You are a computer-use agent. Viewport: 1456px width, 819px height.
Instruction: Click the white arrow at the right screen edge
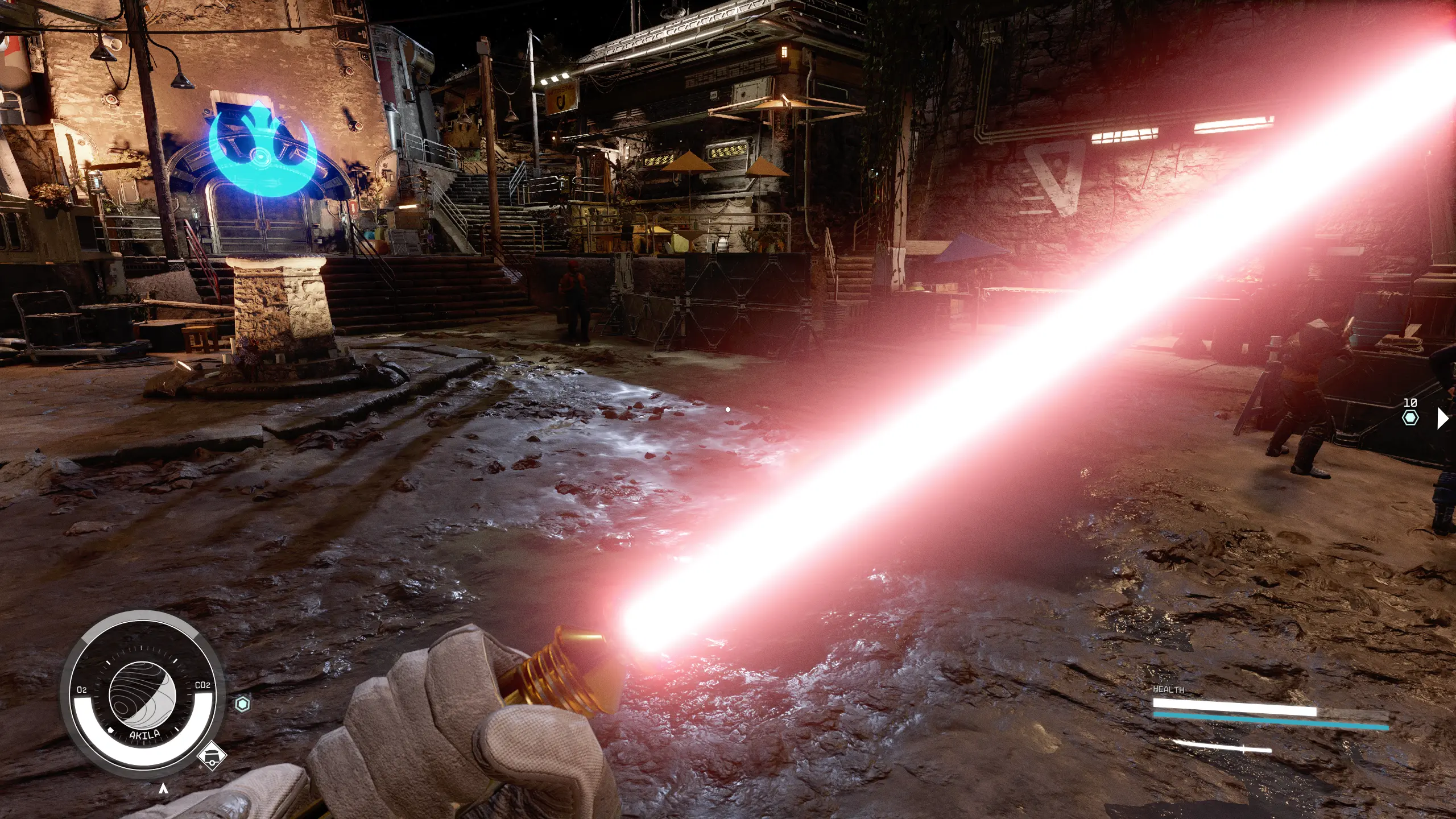coord(1442,418)
